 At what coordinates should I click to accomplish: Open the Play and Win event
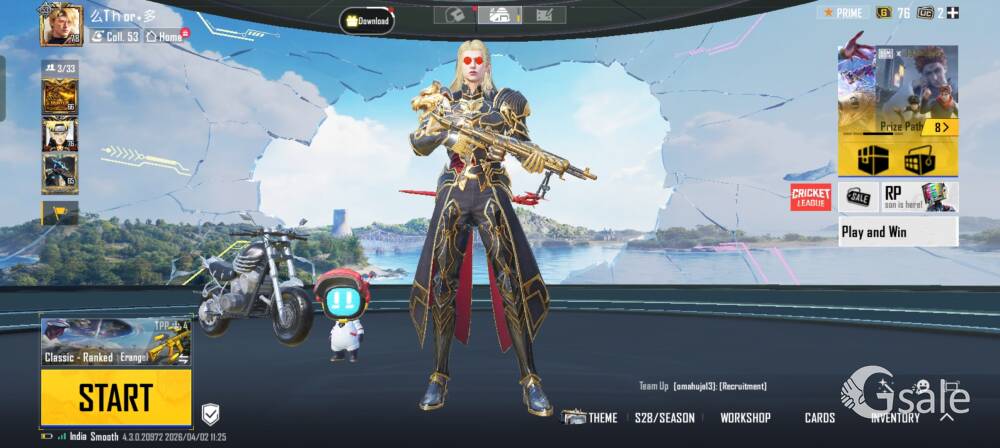pyautogui.click(x=897, y=232)
